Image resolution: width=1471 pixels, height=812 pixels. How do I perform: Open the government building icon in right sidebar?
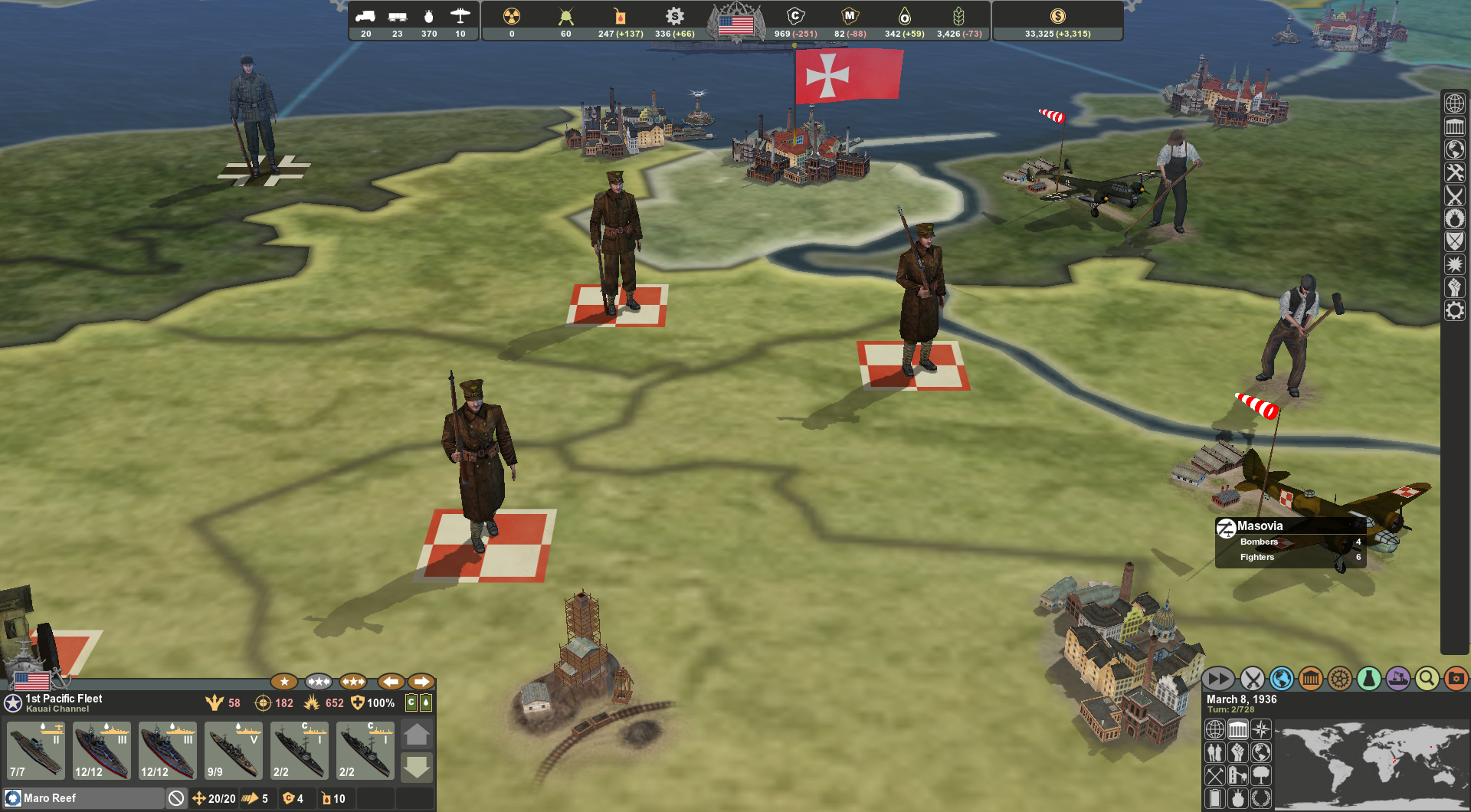pos(1454,125)
